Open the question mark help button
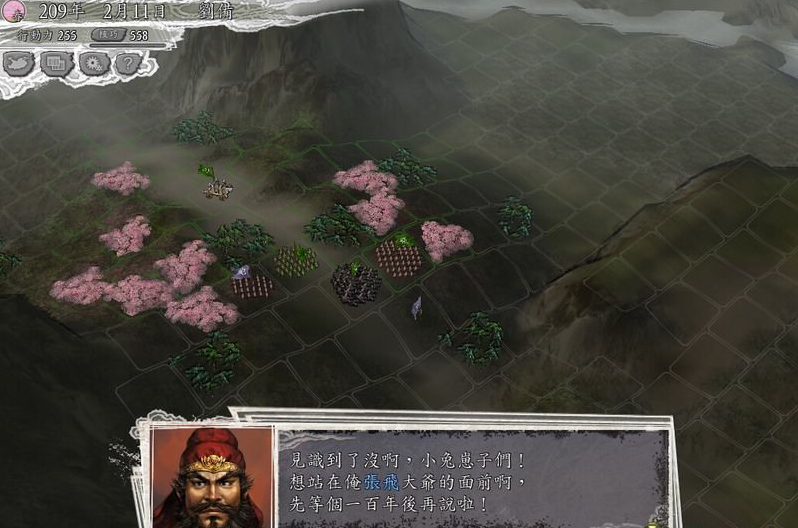 pos(126,64)
